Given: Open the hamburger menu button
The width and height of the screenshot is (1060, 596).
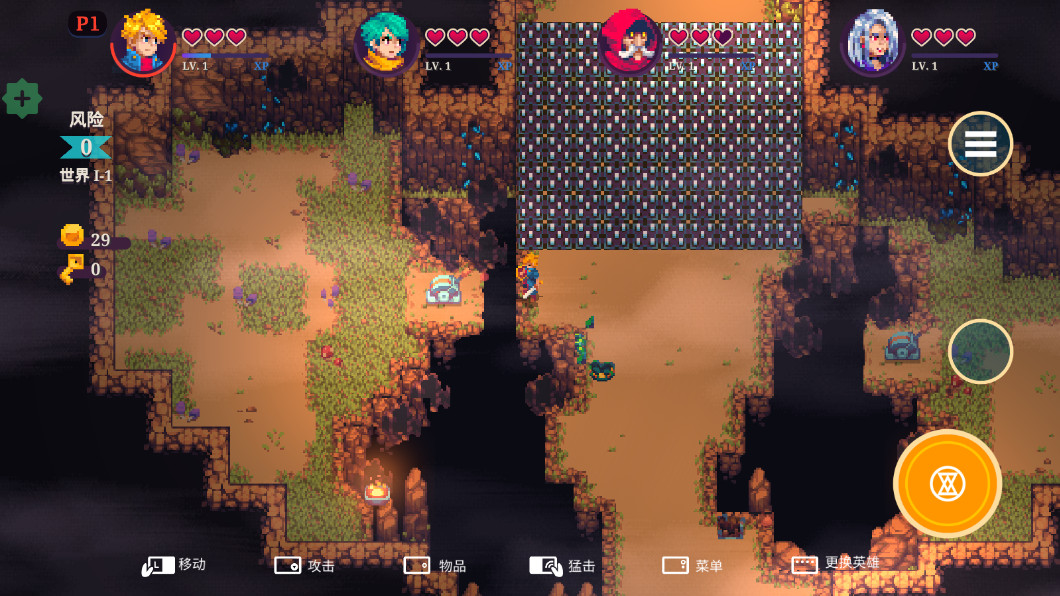Looking at the screenshot, I should [980, 144].
